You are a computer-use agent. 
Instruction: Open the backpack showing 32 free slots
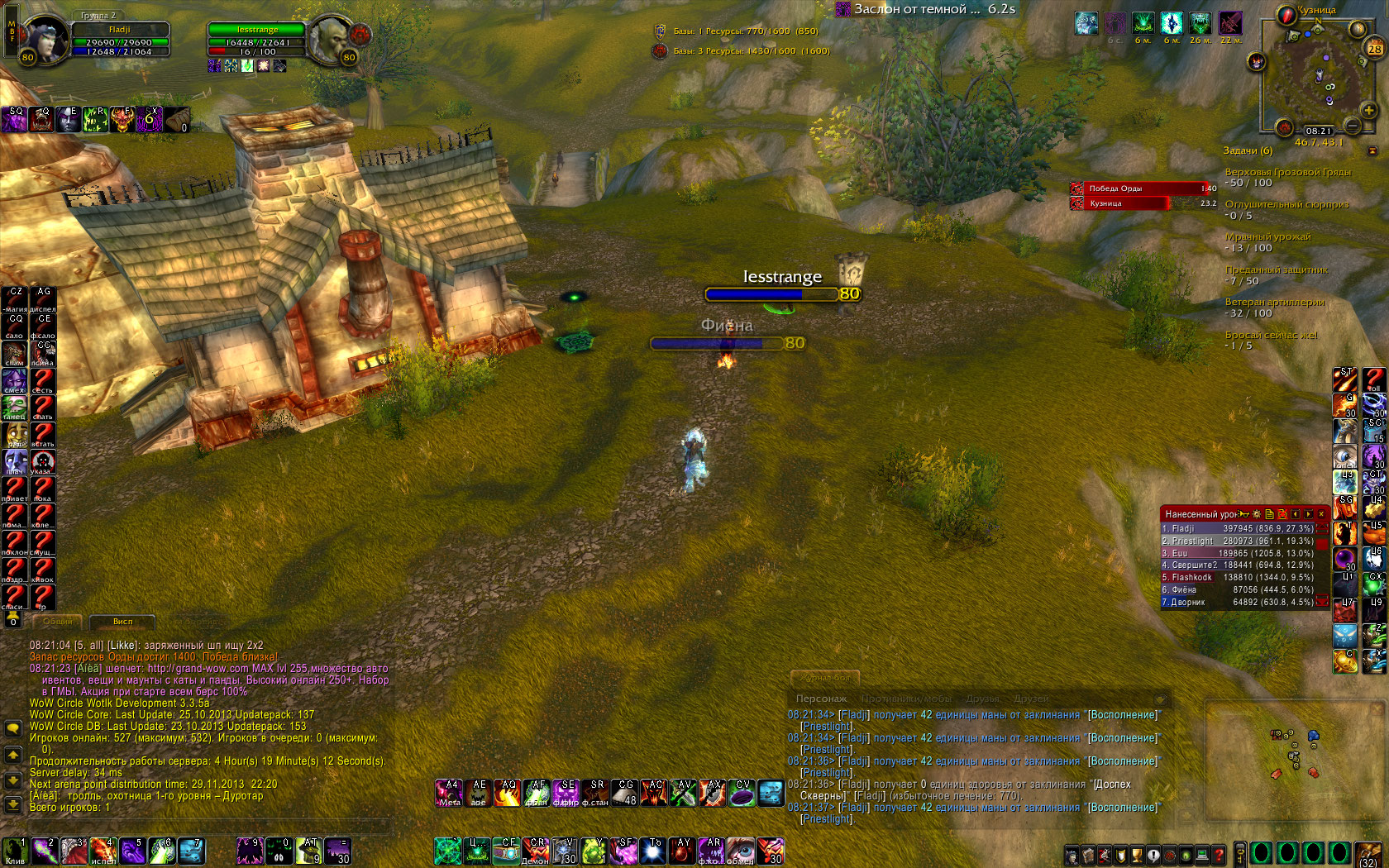(1369, 853)
